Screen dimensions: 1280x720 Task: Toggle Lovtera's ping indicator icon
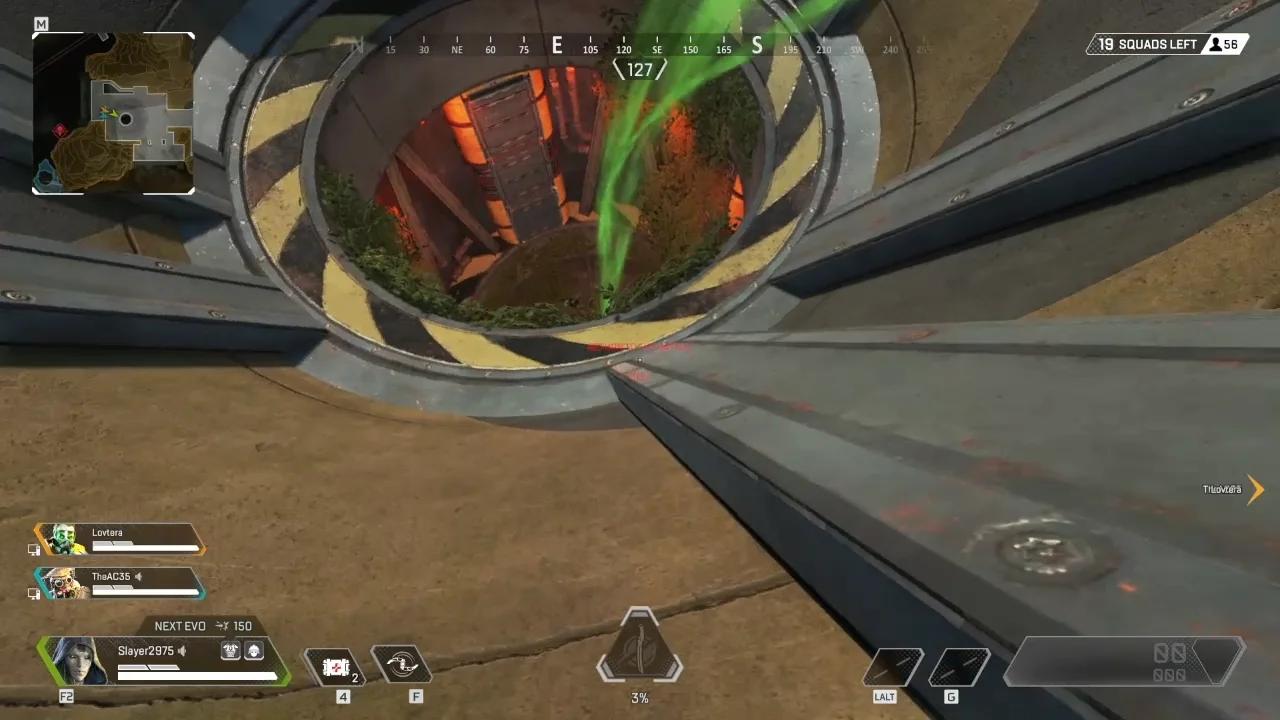34,549
